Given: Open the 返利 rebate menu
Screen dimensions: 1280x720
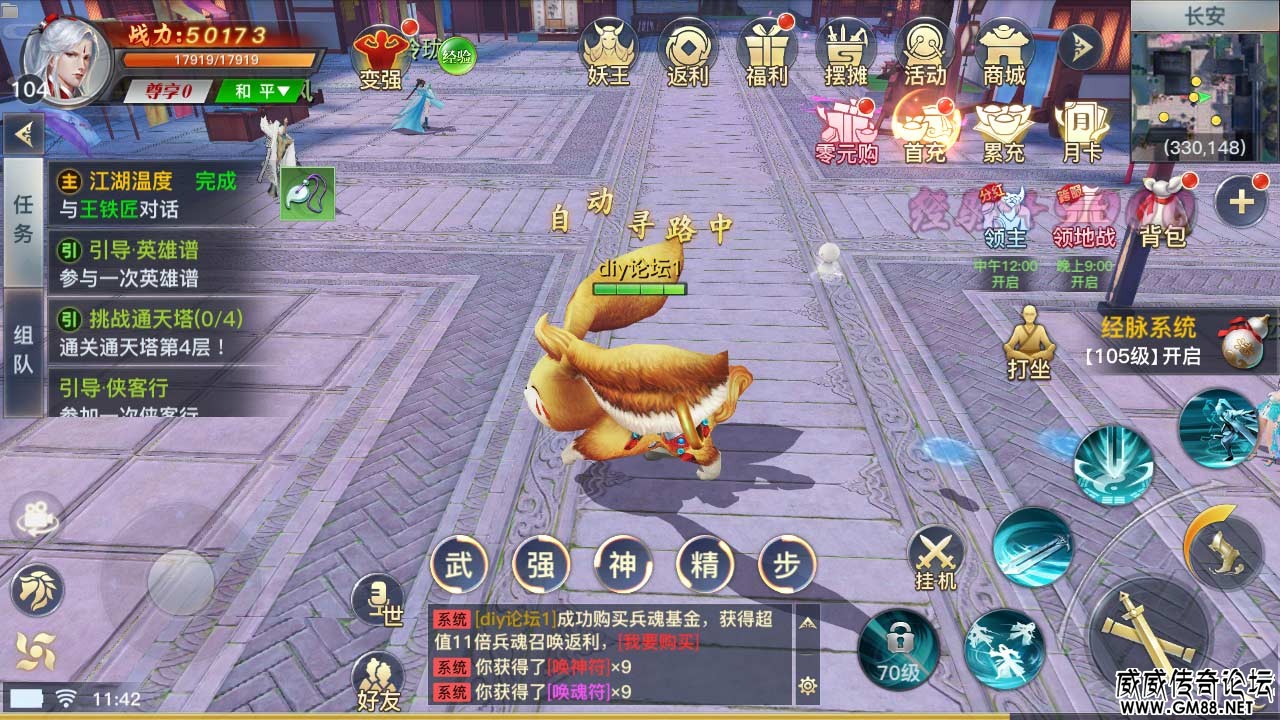Looking at the screenshot, I should (x=688, y=54).
